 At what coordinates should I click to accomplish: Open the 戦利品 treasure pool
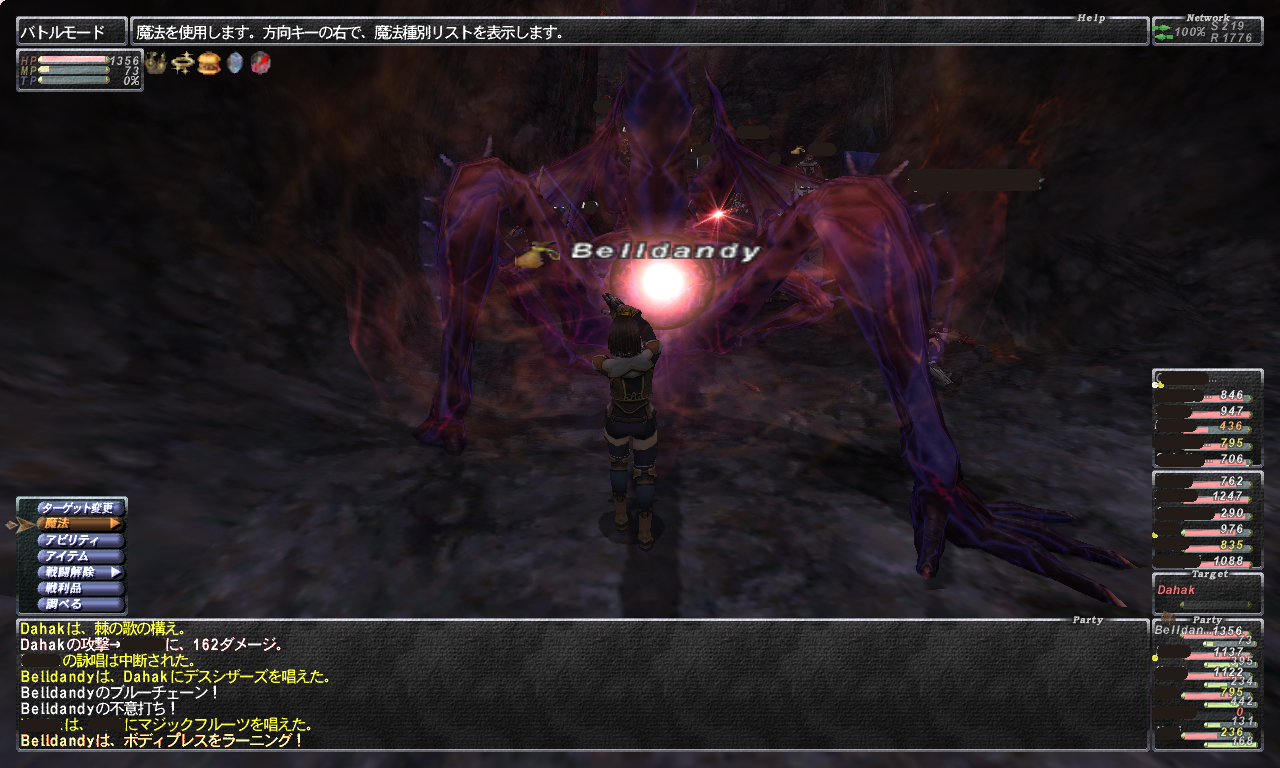pyautogui.click(x=79, y=588)
